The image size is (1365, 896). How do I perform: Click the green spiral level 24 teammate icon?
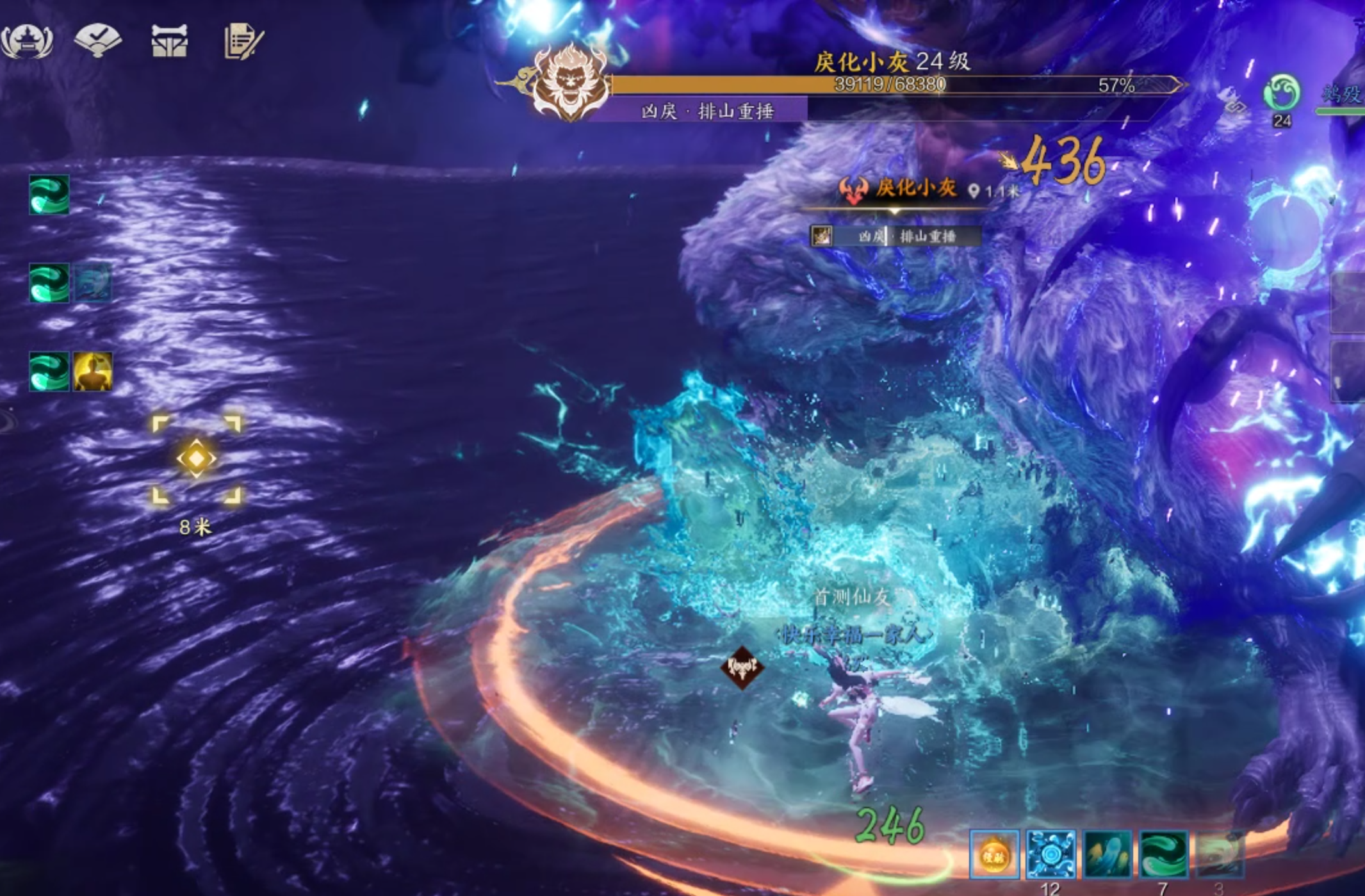coord(1281,94)
